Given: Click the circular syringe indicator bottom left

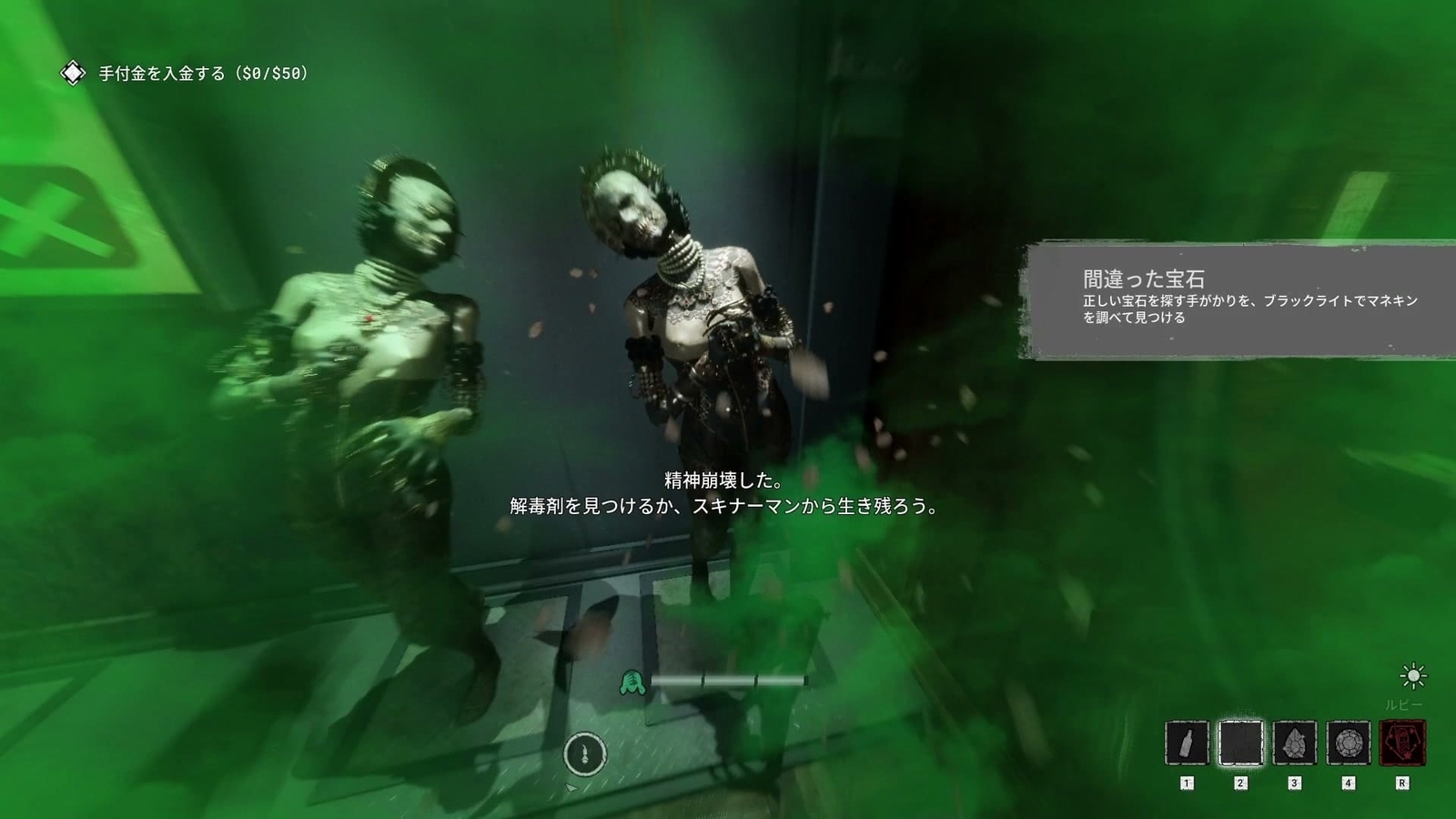Looking at the screenshot, I should [x=586, y=753].
